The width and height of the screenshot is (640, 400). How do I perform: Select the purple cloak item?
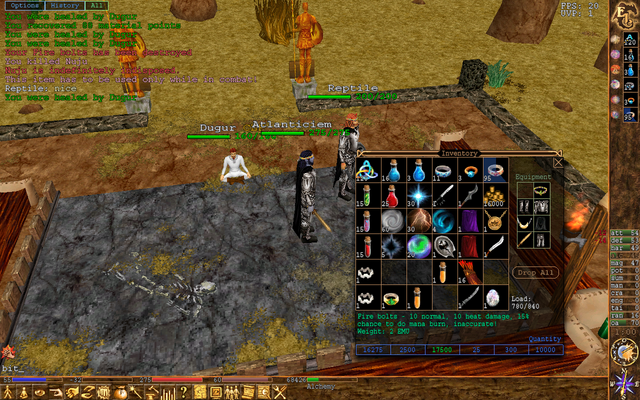pyautogui.click(x=469, y=220)
